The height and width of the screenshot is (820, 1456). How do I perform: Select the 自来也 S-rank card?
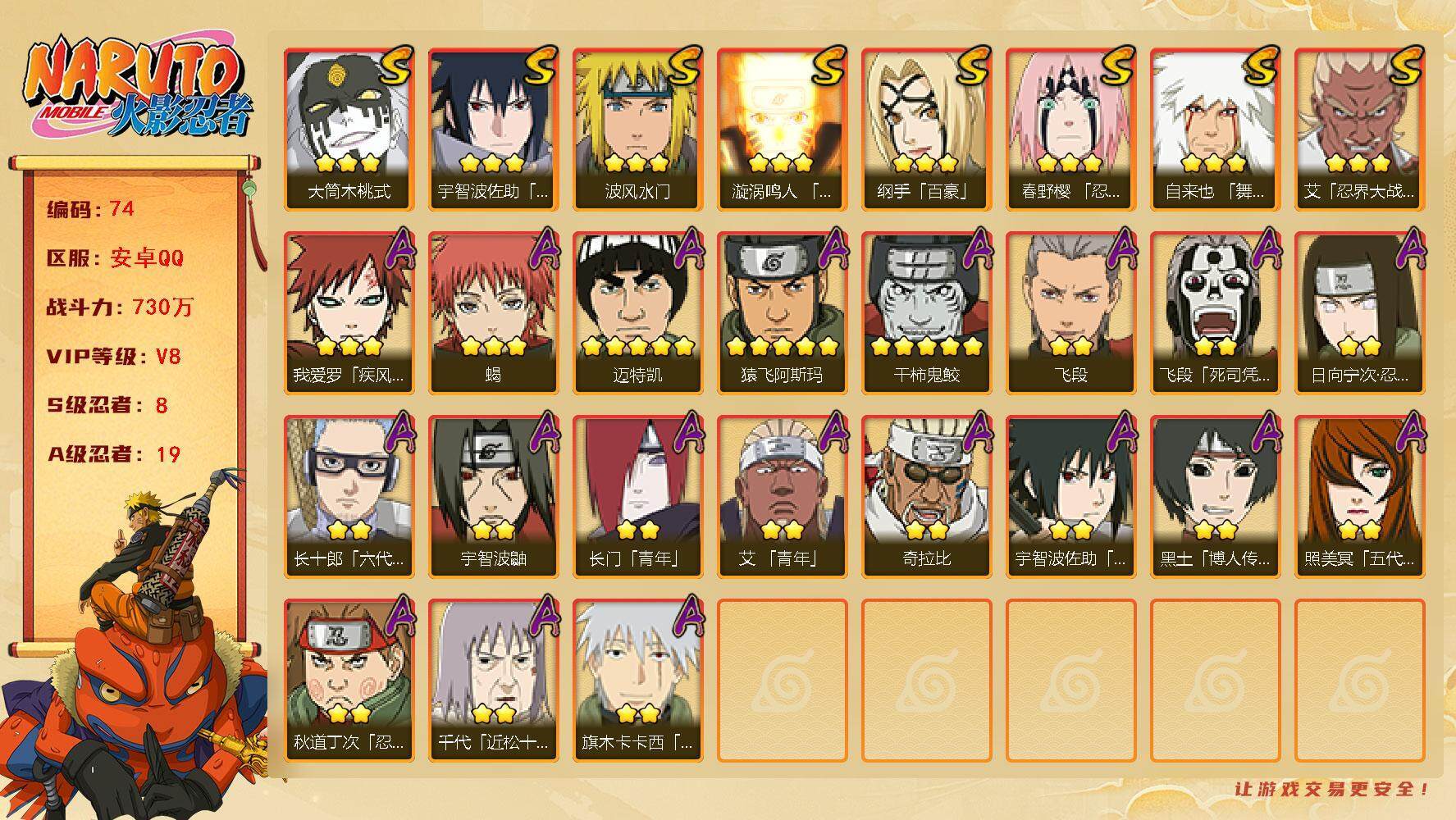tap(1215, 129)
